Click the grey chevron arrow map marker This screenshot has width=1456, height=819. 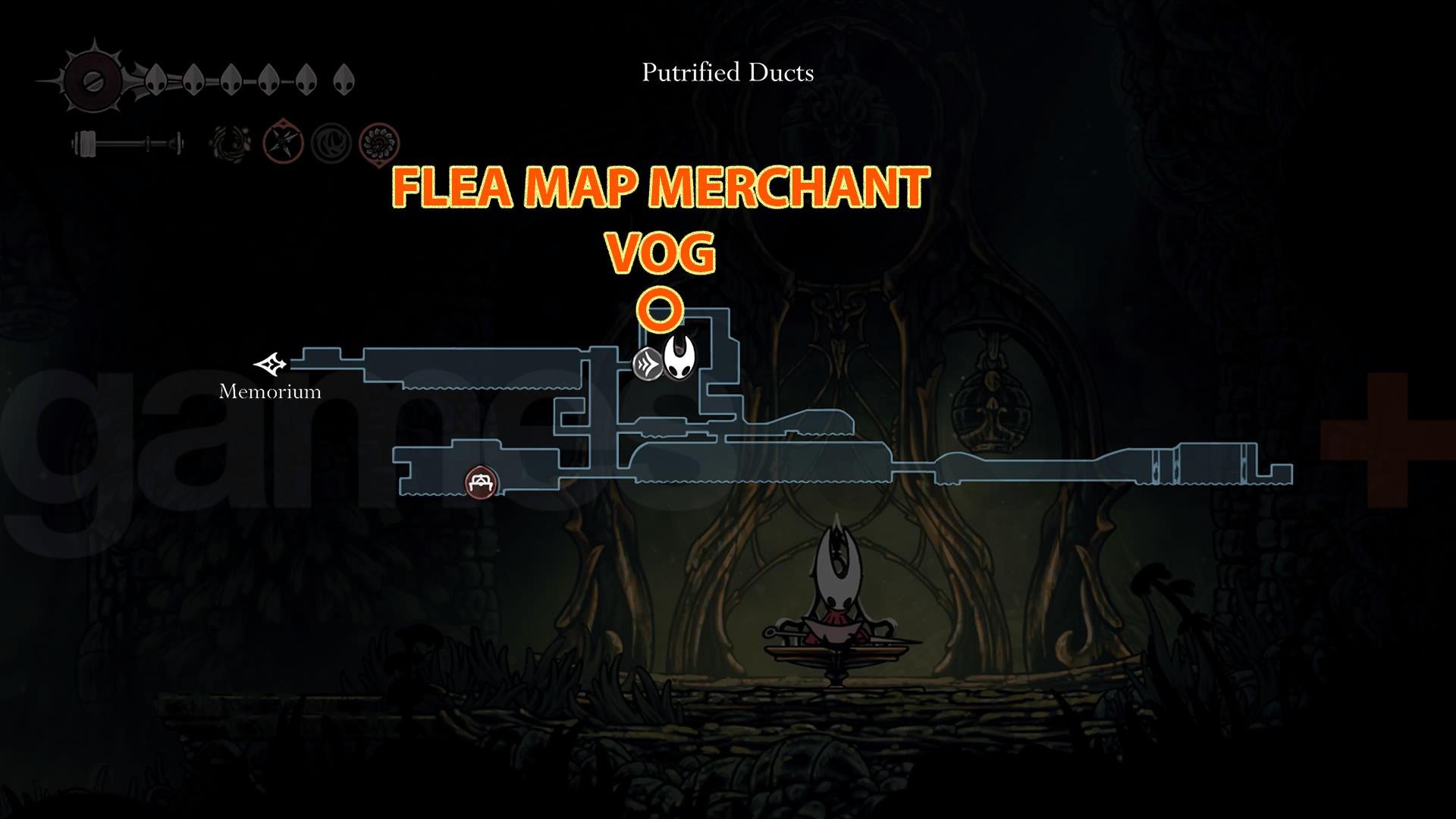[x=648, y=363]
